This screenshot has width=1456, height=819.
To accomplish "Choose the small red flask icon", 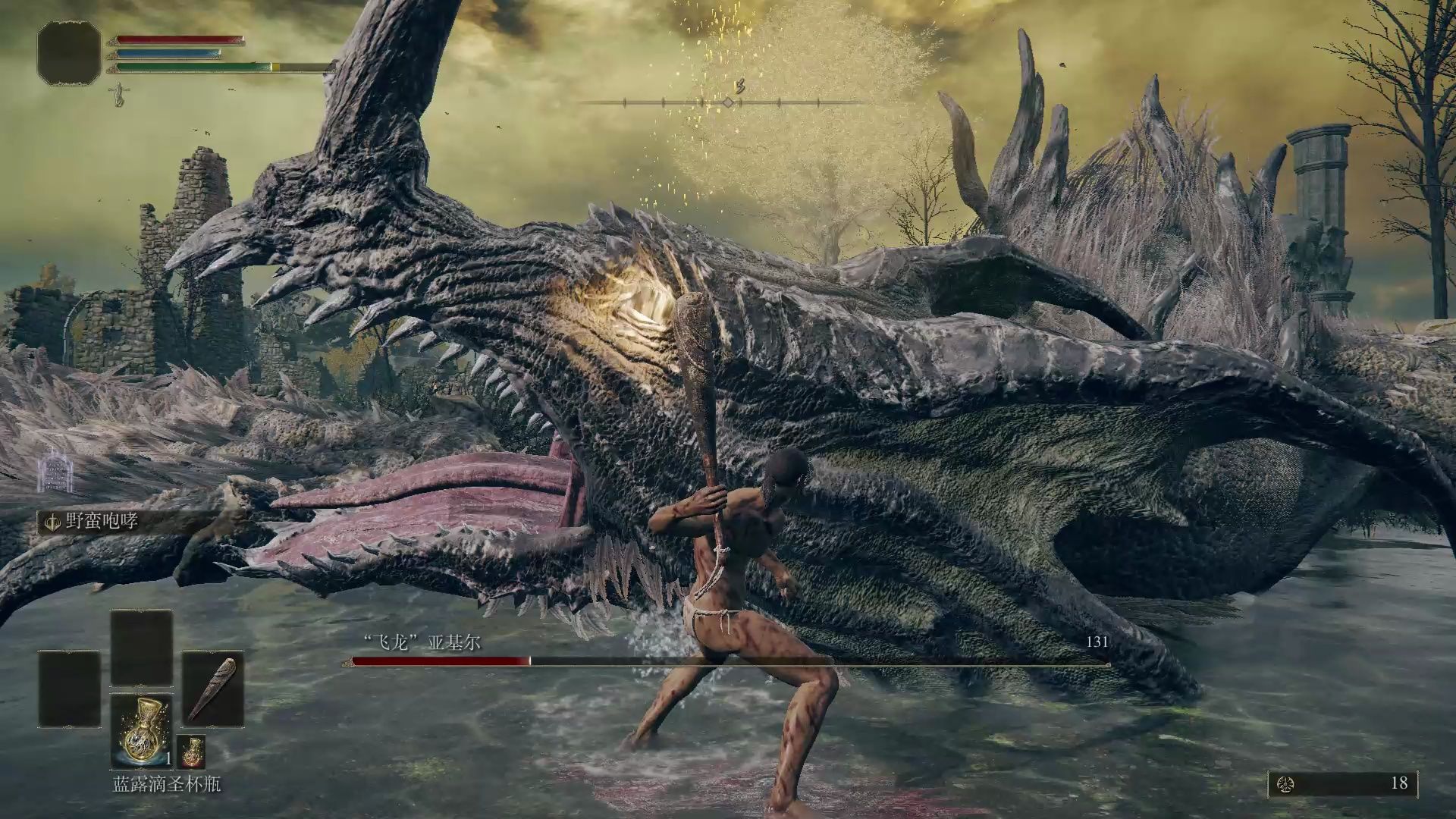I will tap(191, 751).
